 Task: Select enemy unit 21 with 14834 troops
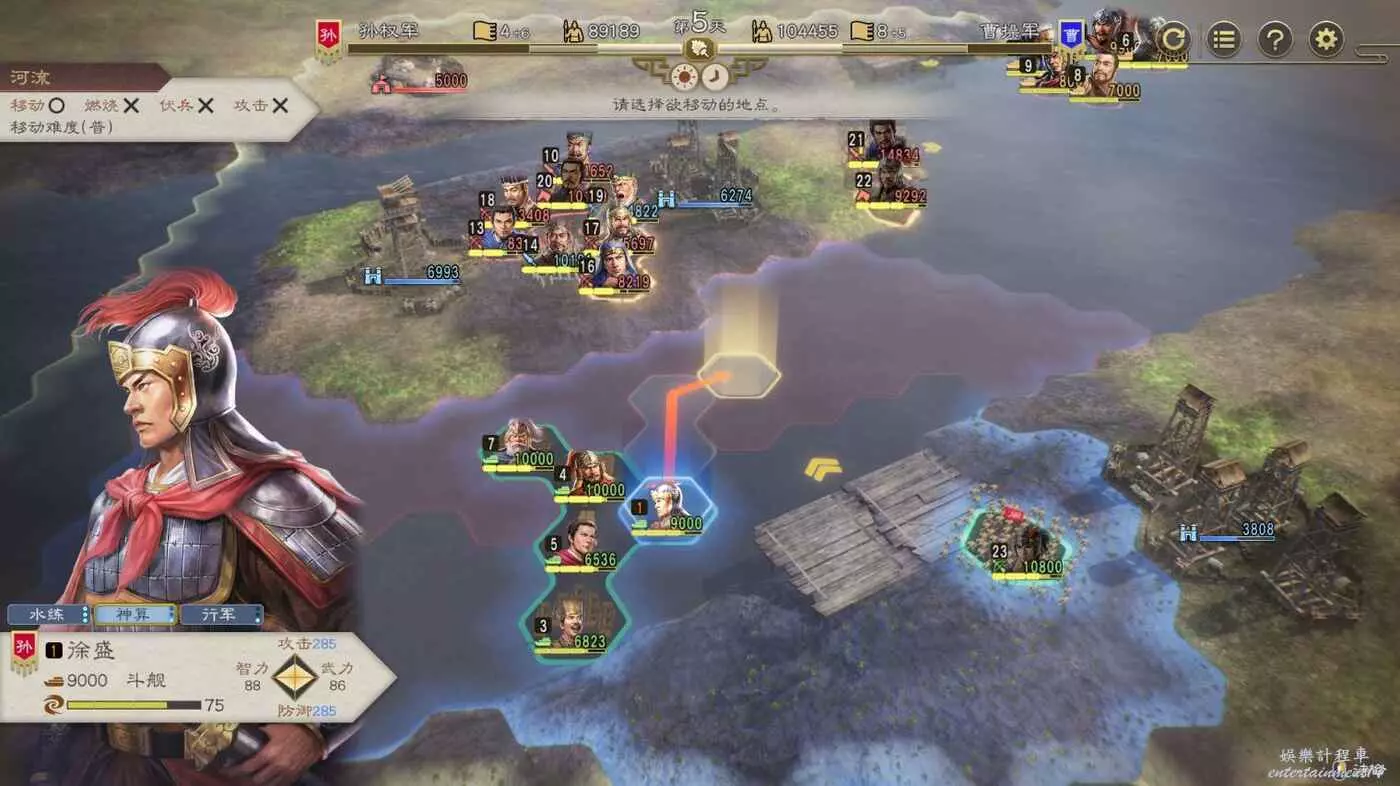[883, 141]
